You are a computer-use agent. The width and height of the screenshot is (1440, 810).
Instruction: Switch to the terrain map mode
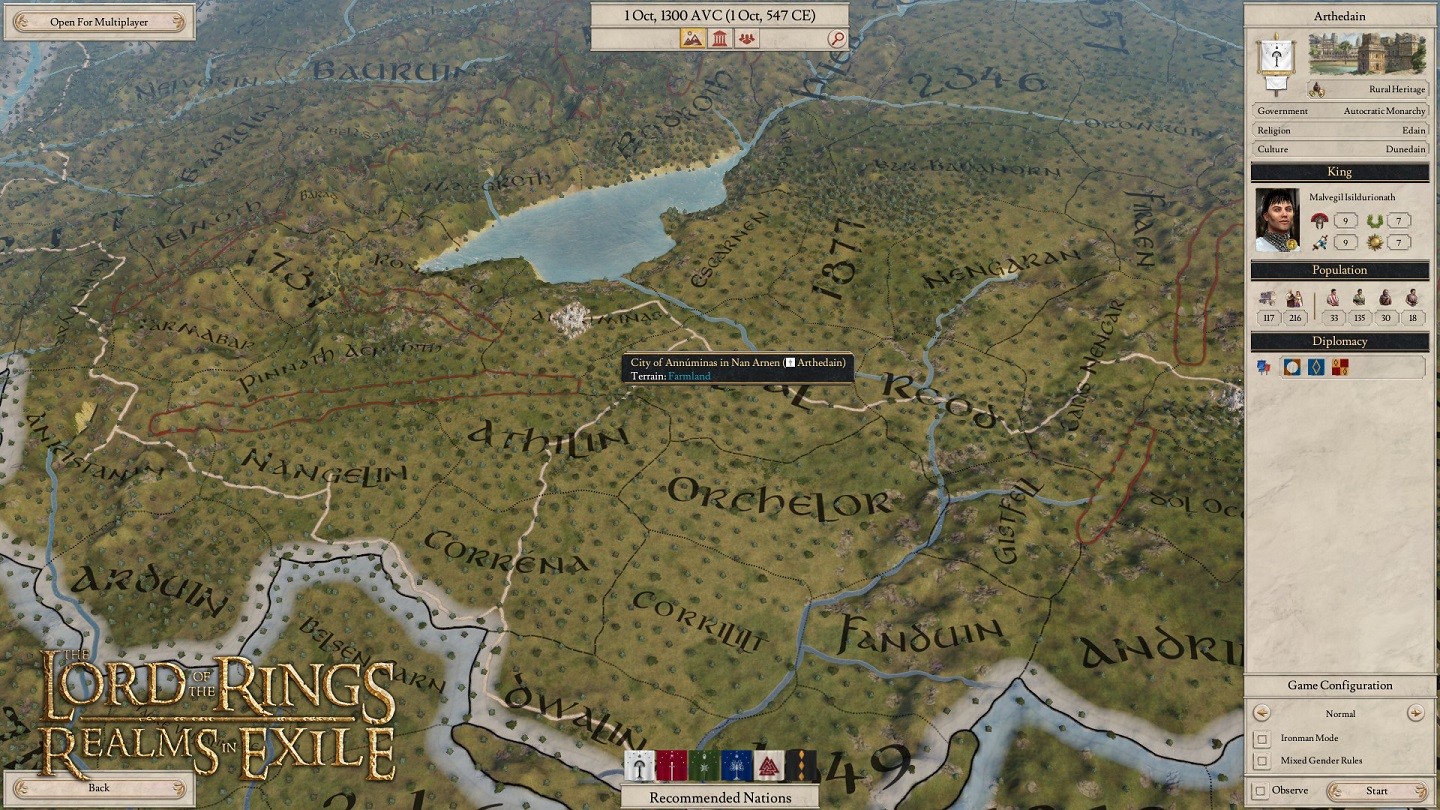click(693, 39)
